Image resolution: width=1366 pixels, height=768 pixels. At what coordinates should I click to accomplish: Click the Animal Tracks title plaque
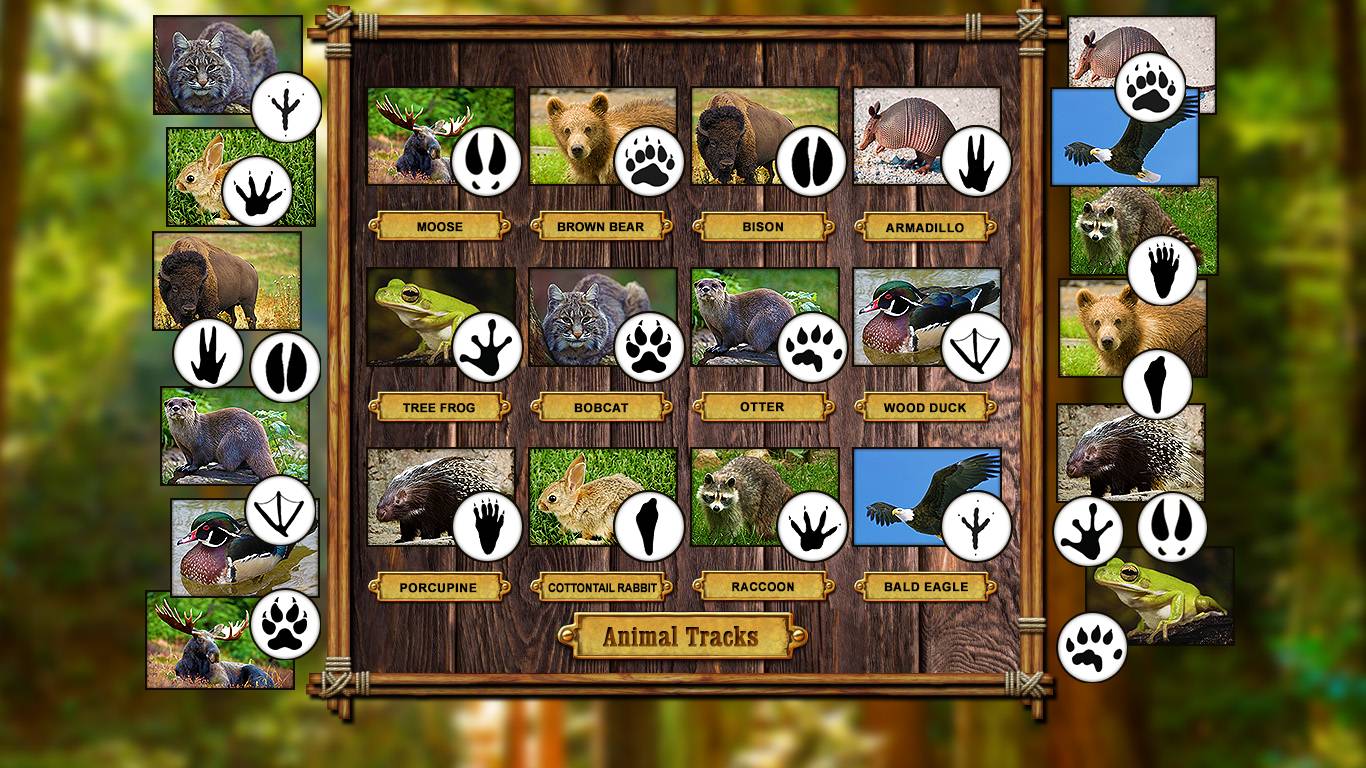pos(681,636)
